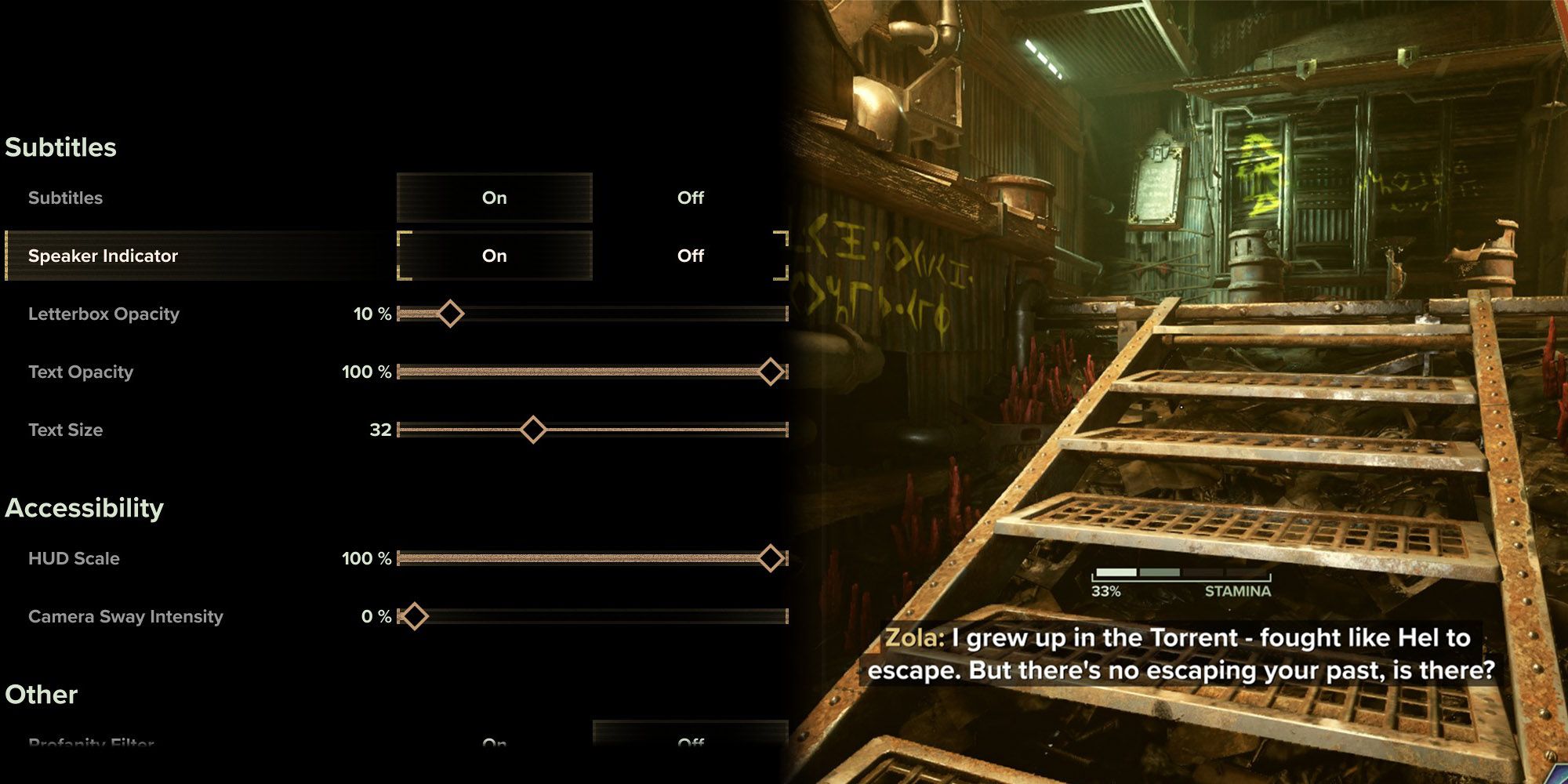The height and width of the screenshot is (784, 1568).
Task: Click the highlighted Speaker Indicator row
Action: click(x=196, y=255)
